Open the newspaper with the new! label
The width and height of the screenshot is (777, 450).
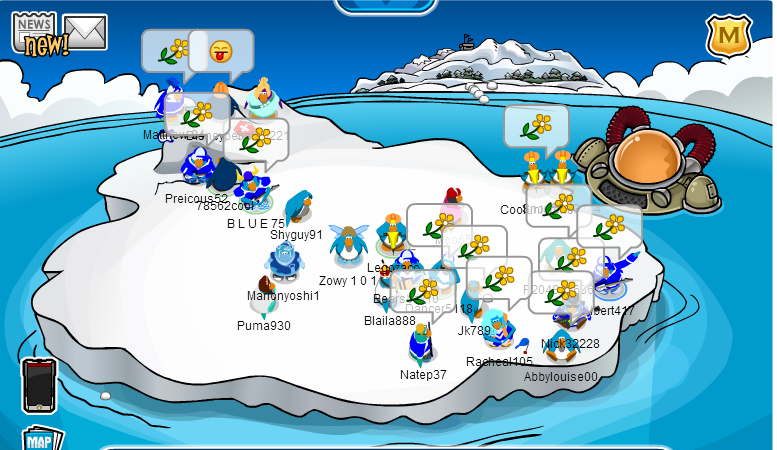pyautogui.click(x=36, y=32)
